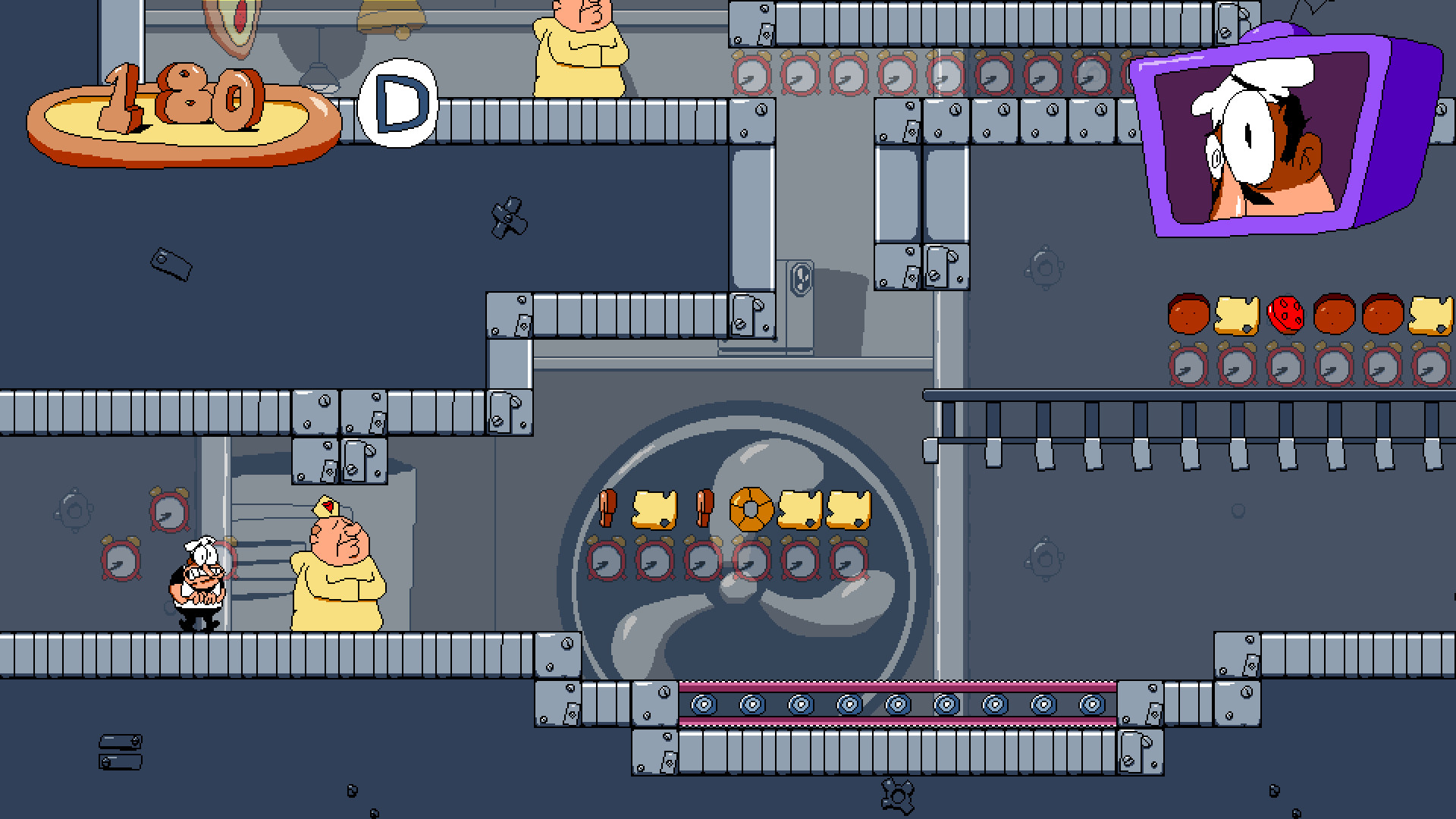This screenshot has width=1456, height=819.
Task: Grab the onion ring collectible near the fan
Action: pyautogui.click(x=751, y=510)
